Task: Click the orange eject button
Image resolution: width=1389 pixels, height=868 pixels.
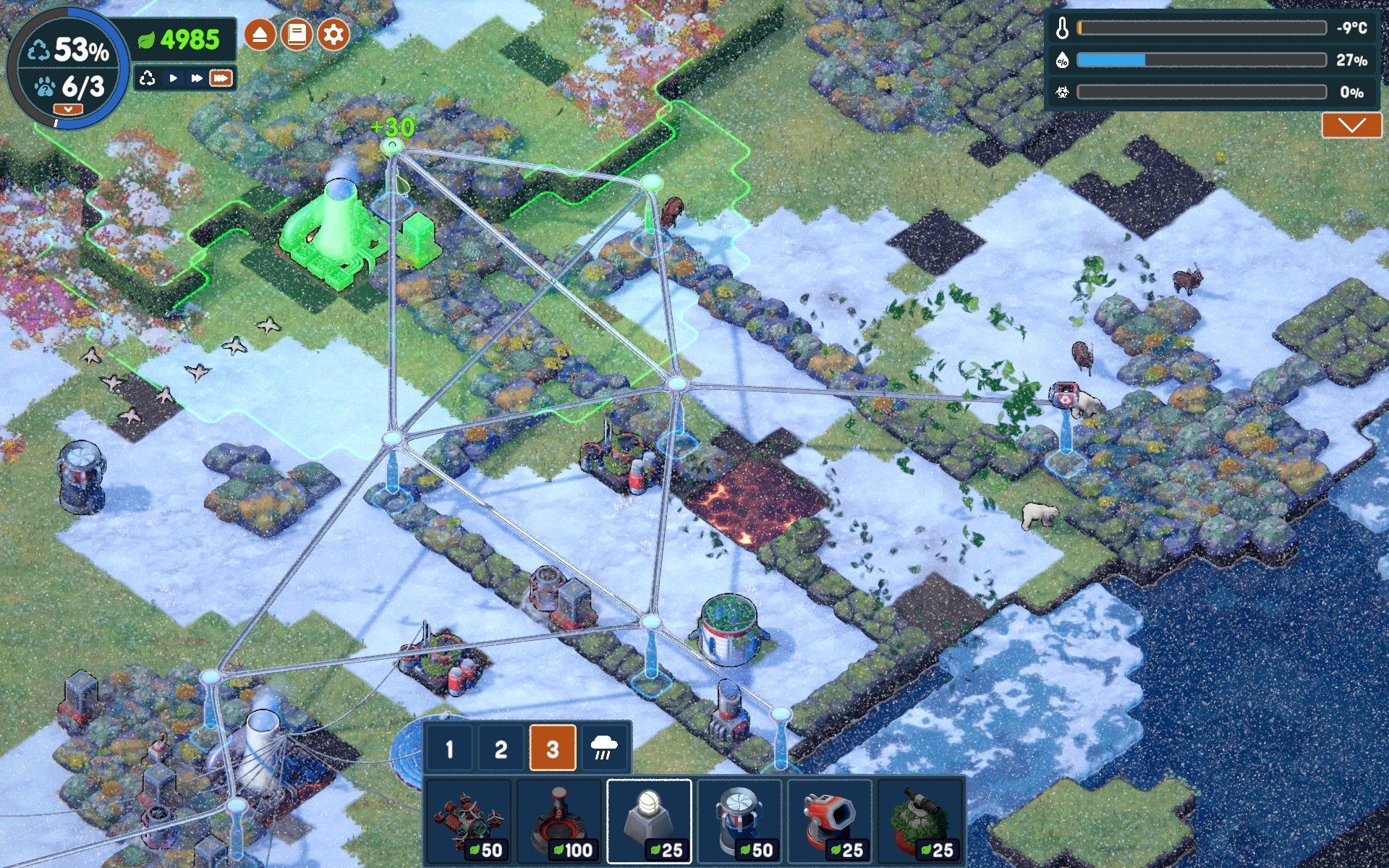Action: [x=260, y=35]
